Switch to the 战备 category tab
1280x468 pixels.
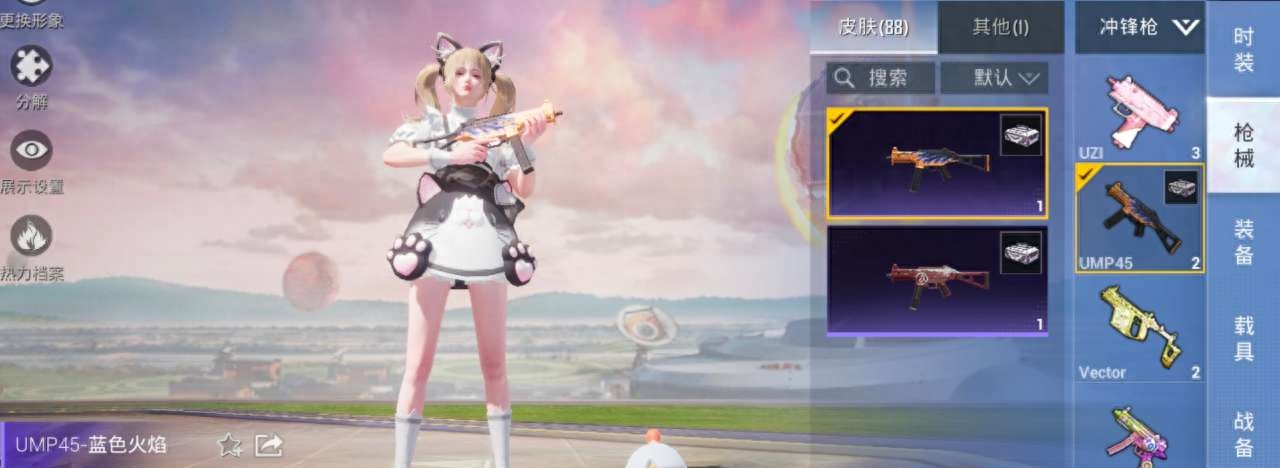pyautogui.click(x=1243, y=432)
